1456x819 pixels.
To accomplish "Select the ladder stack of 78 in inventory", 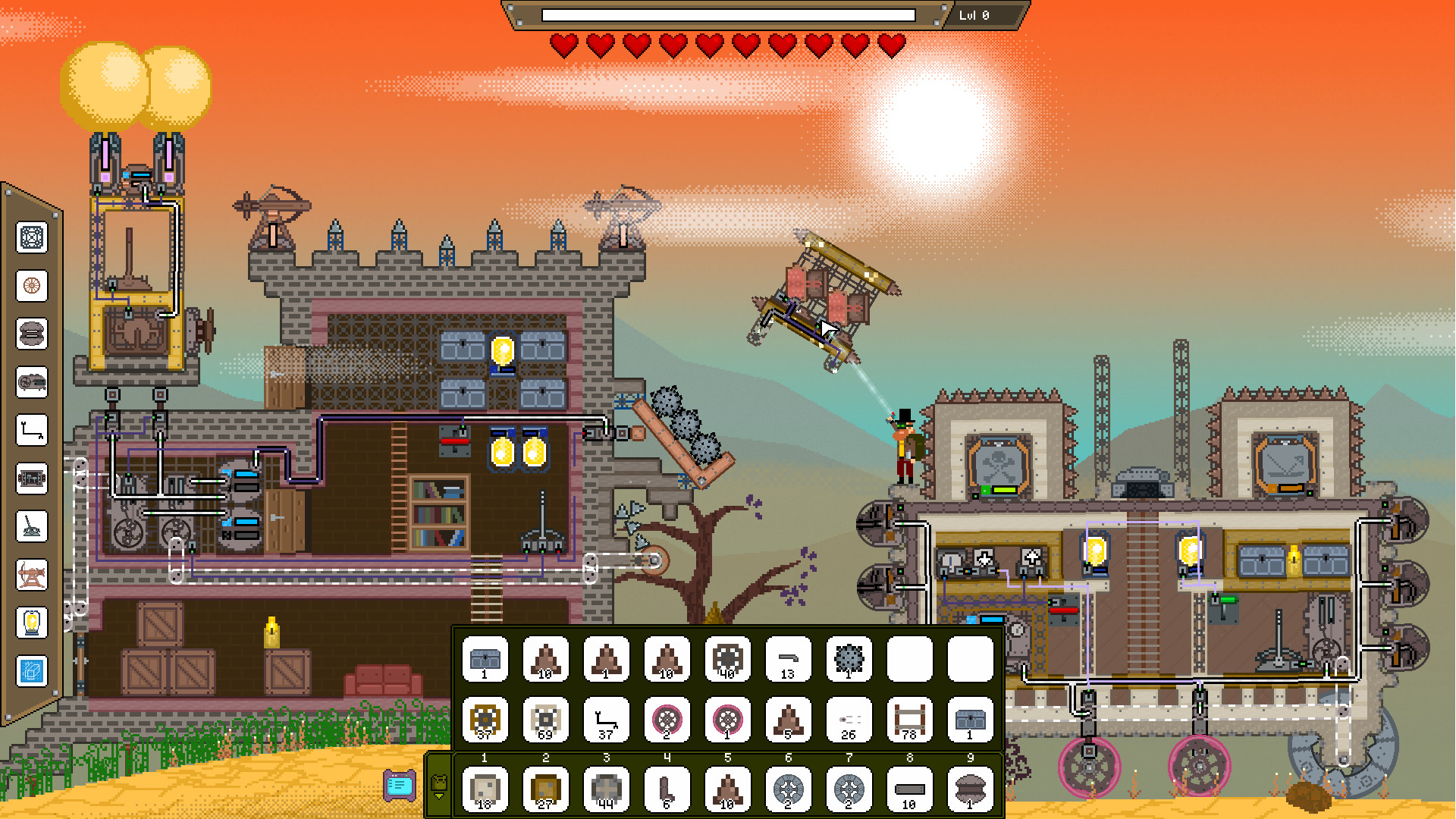I will (x=909, y=720).
